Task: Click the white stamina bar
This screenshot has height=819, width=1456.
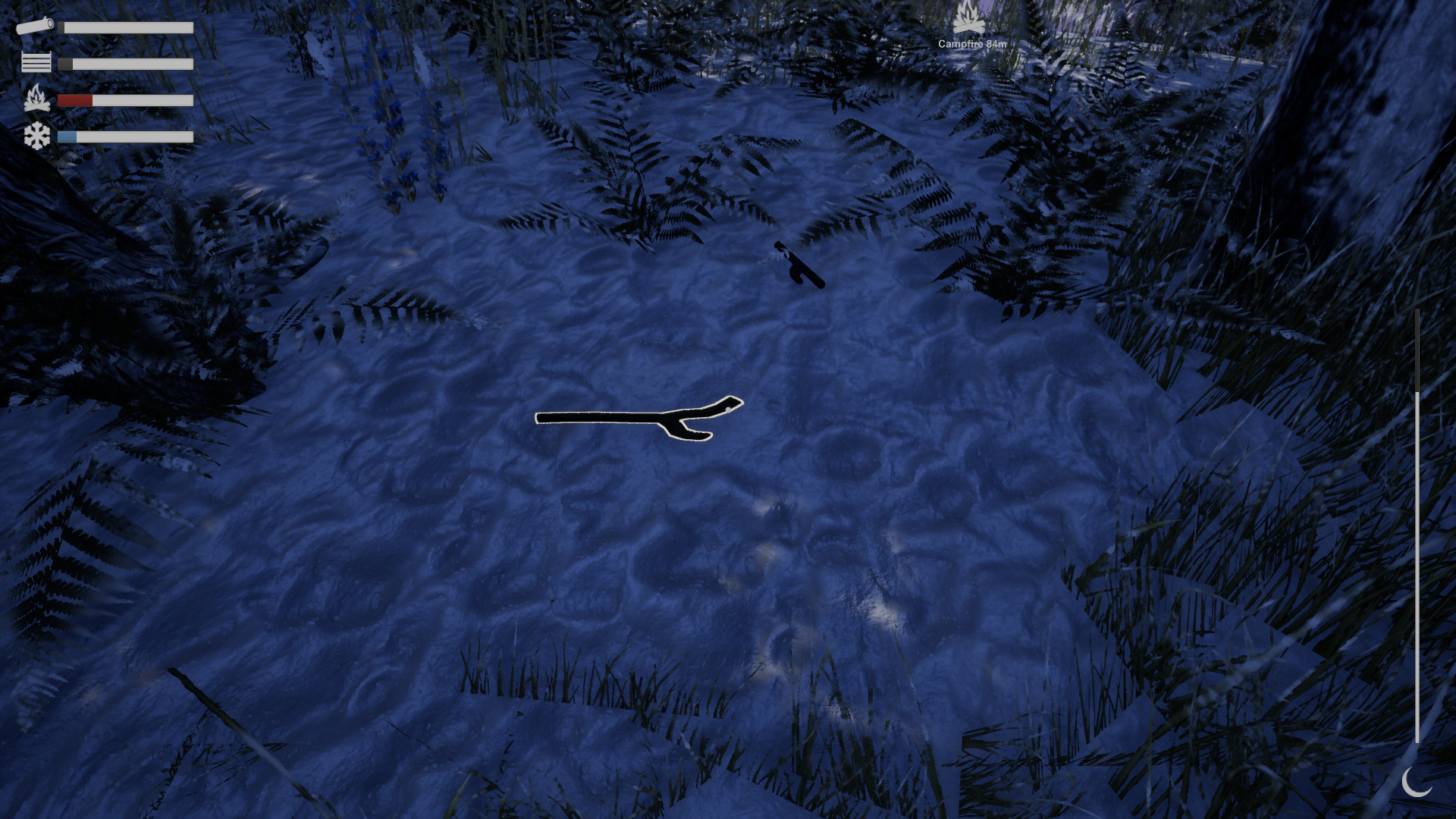Action: click(x=125, y=27)
